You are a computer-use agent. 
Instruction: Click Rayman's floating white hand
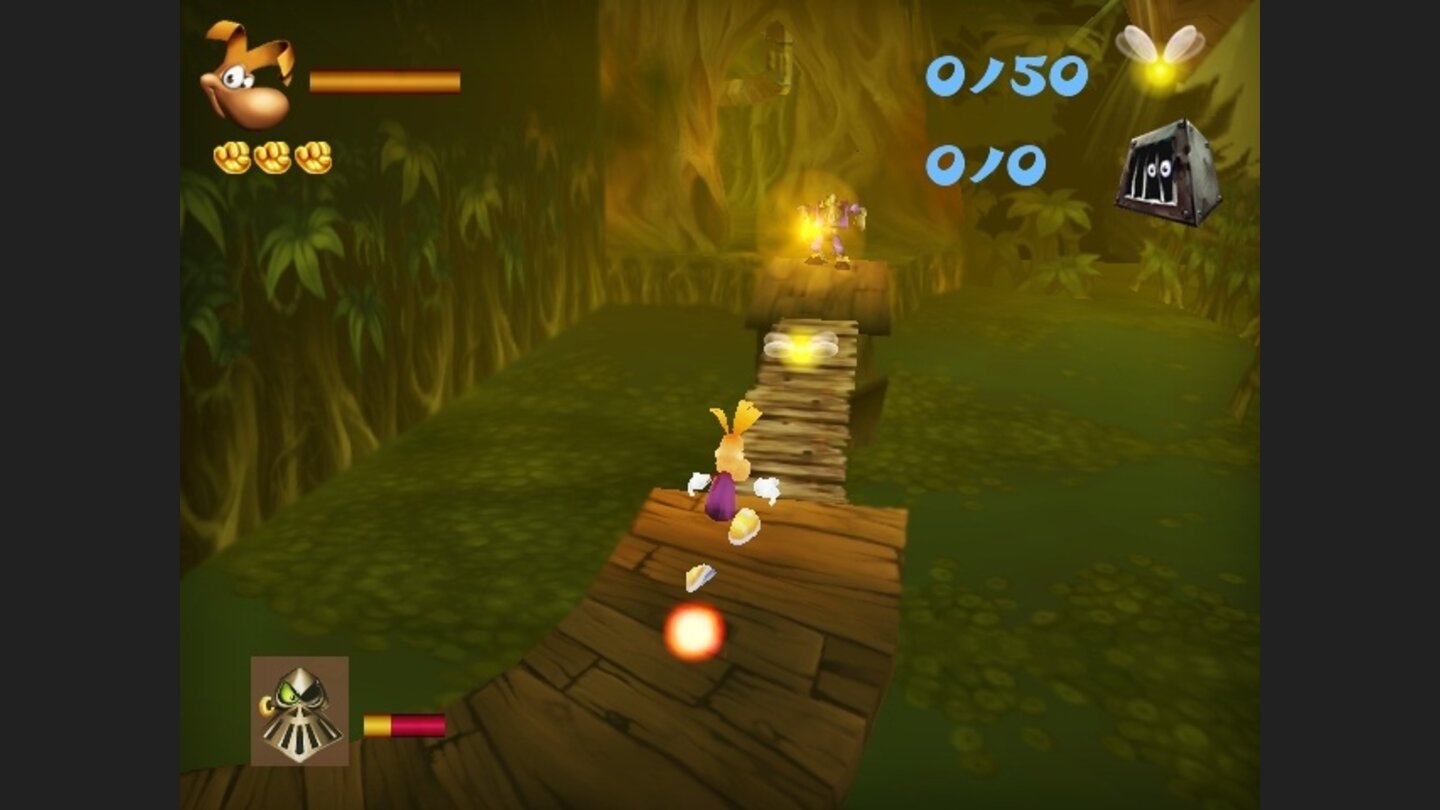697,482
